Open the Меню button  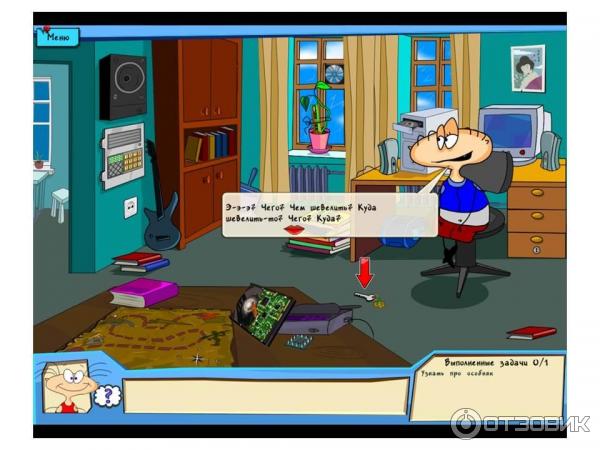point(57,38)
